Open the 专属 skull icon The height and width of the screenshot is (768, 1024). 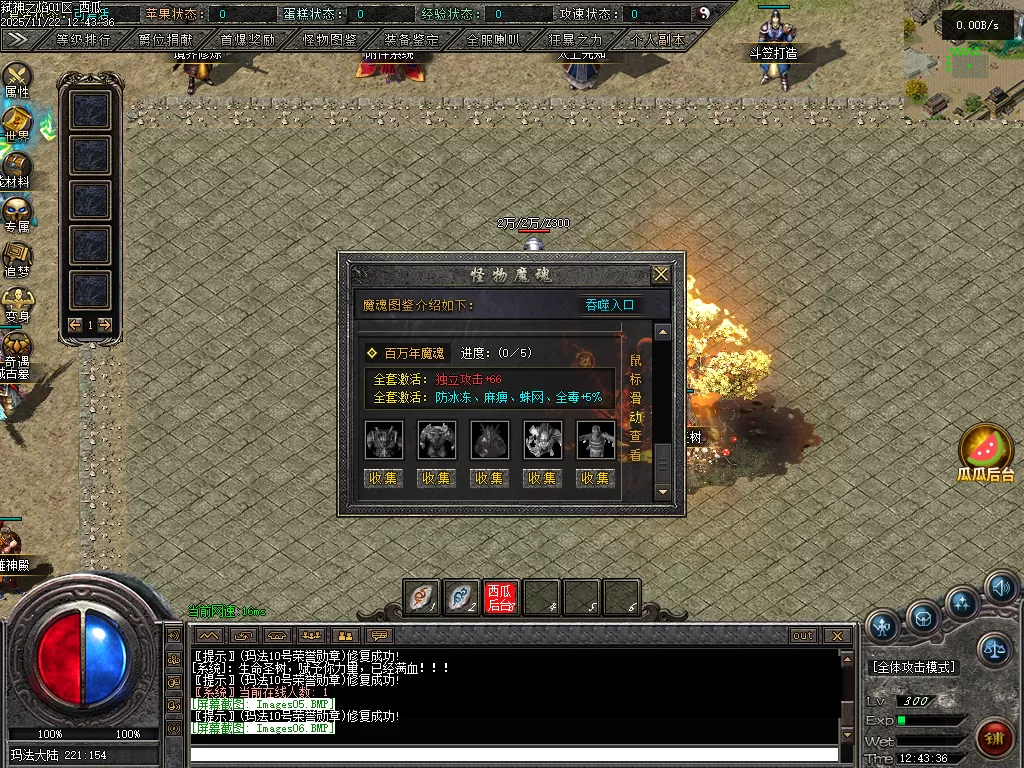click(17, 214)
